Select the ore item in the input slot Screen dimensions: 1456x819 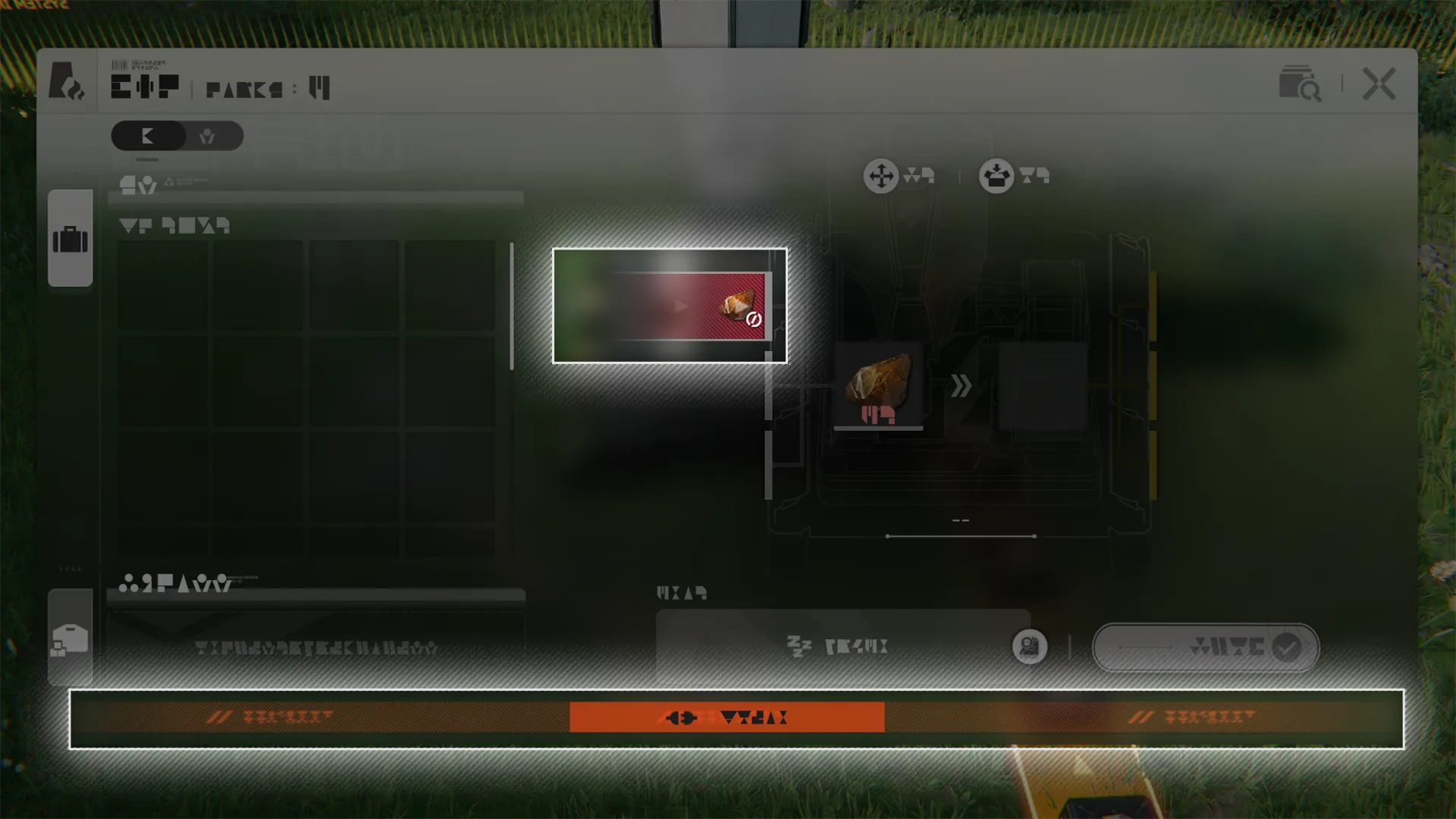[878, 385]
